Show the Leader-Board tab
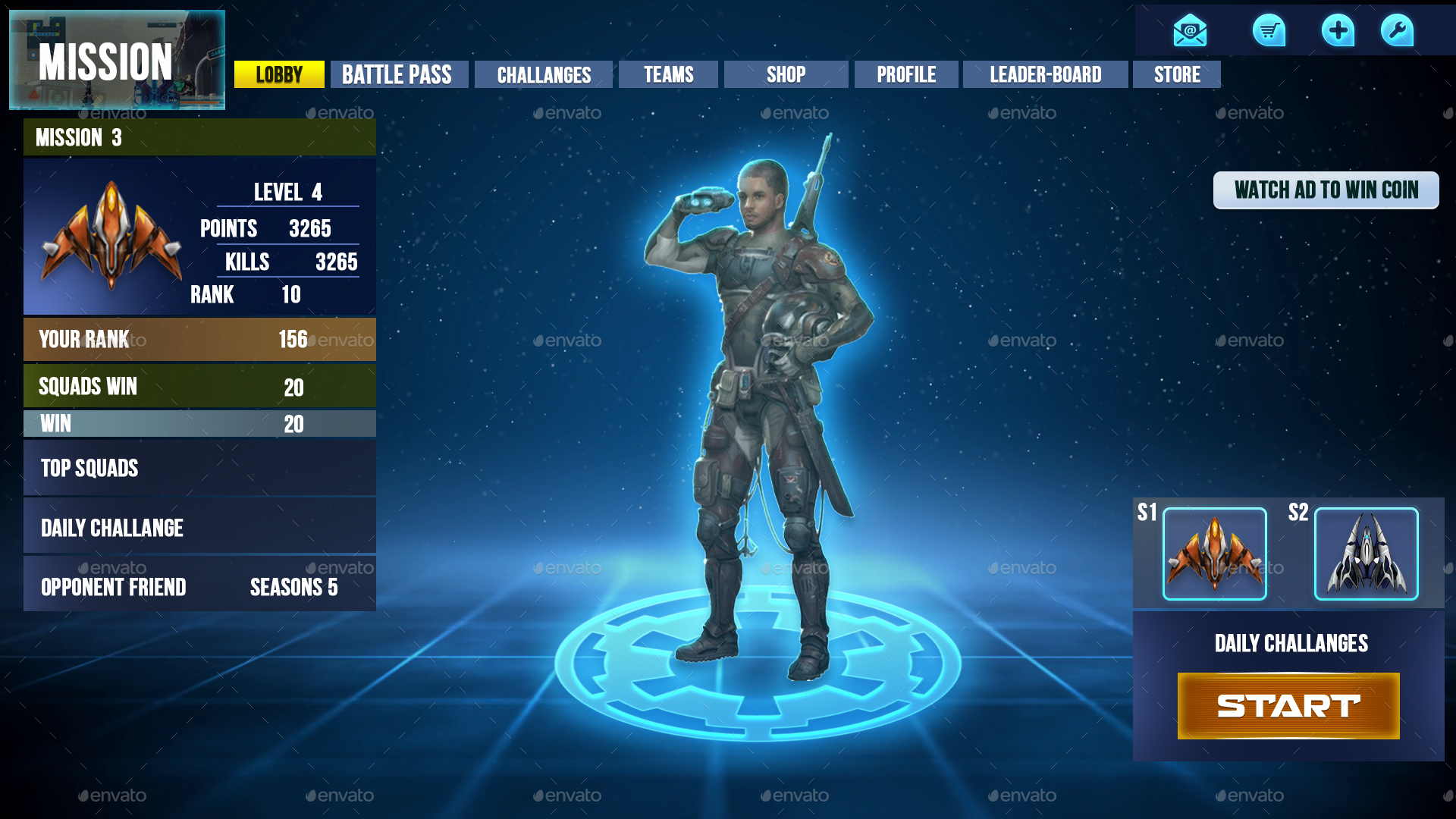Image resolution: width=1456 pixels, height=819 pixels. point(1045,74)
